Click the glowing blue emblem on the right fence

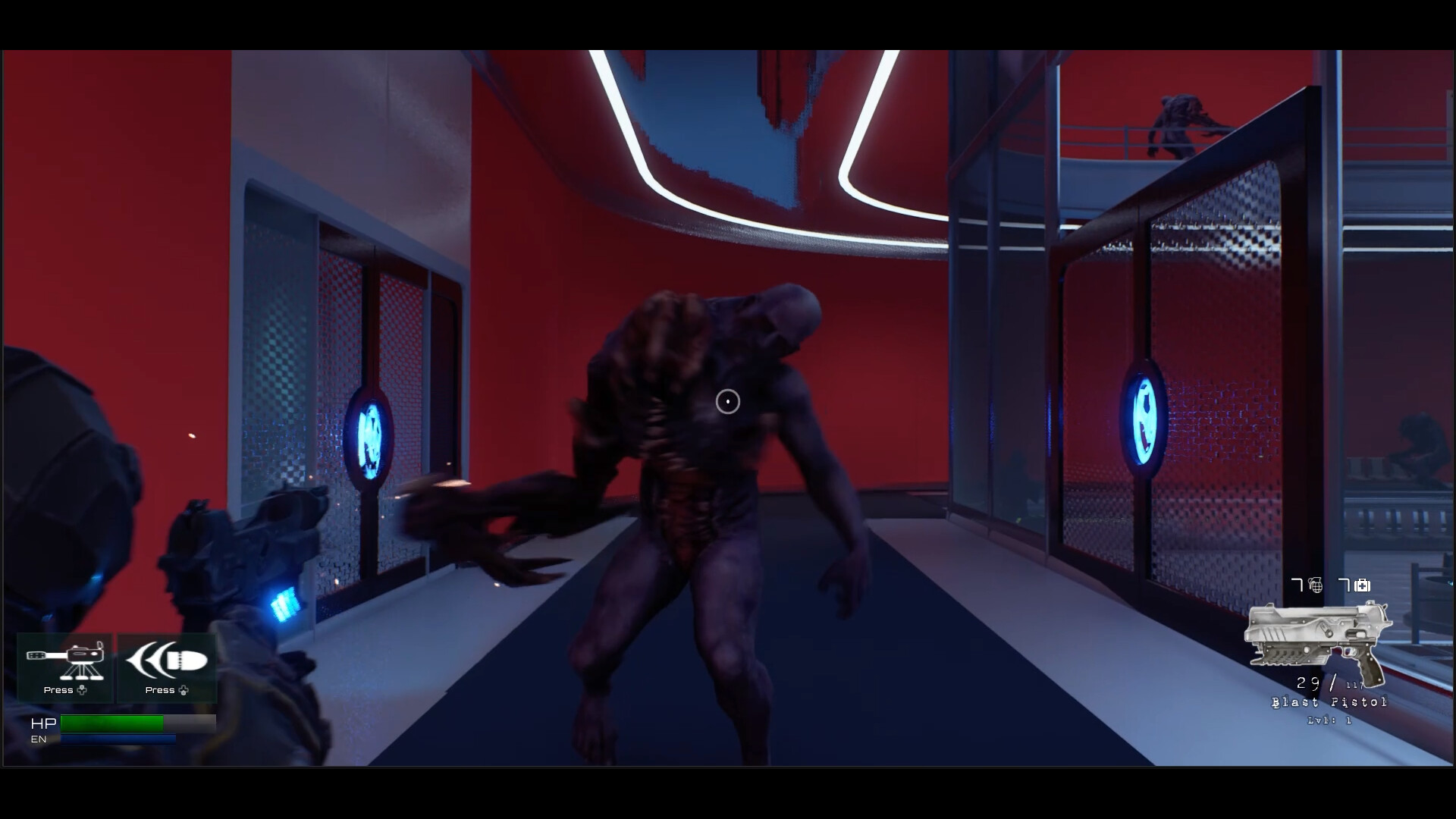click(1144, 417)
